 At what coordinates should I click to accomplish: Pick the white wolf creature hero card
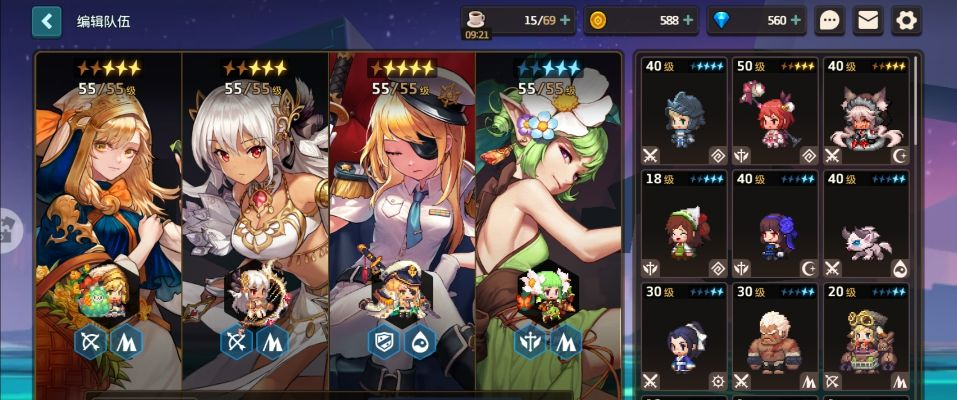click(866, 224)
